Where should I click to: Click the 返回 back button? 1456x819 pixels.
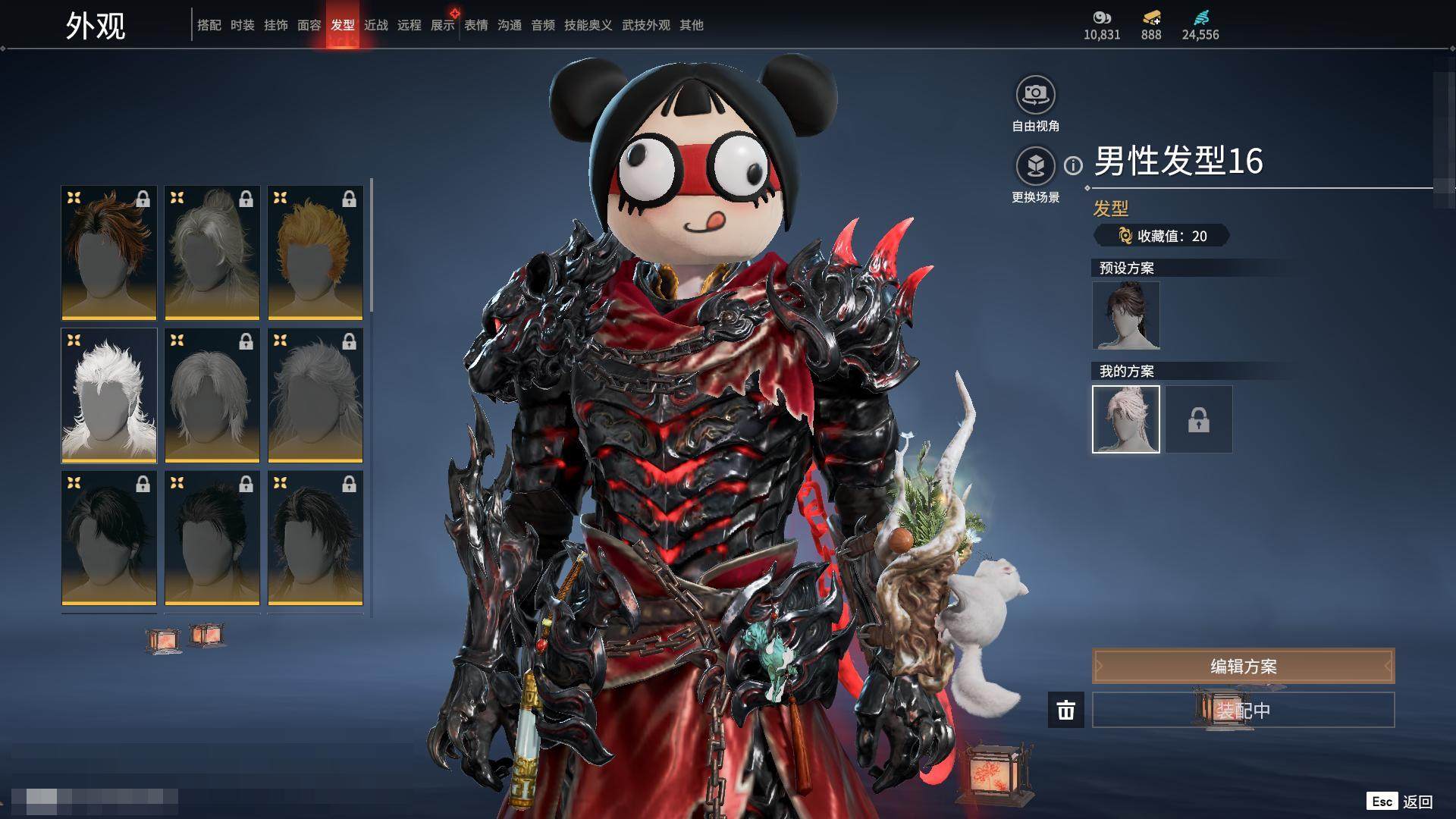(1401, 802)
